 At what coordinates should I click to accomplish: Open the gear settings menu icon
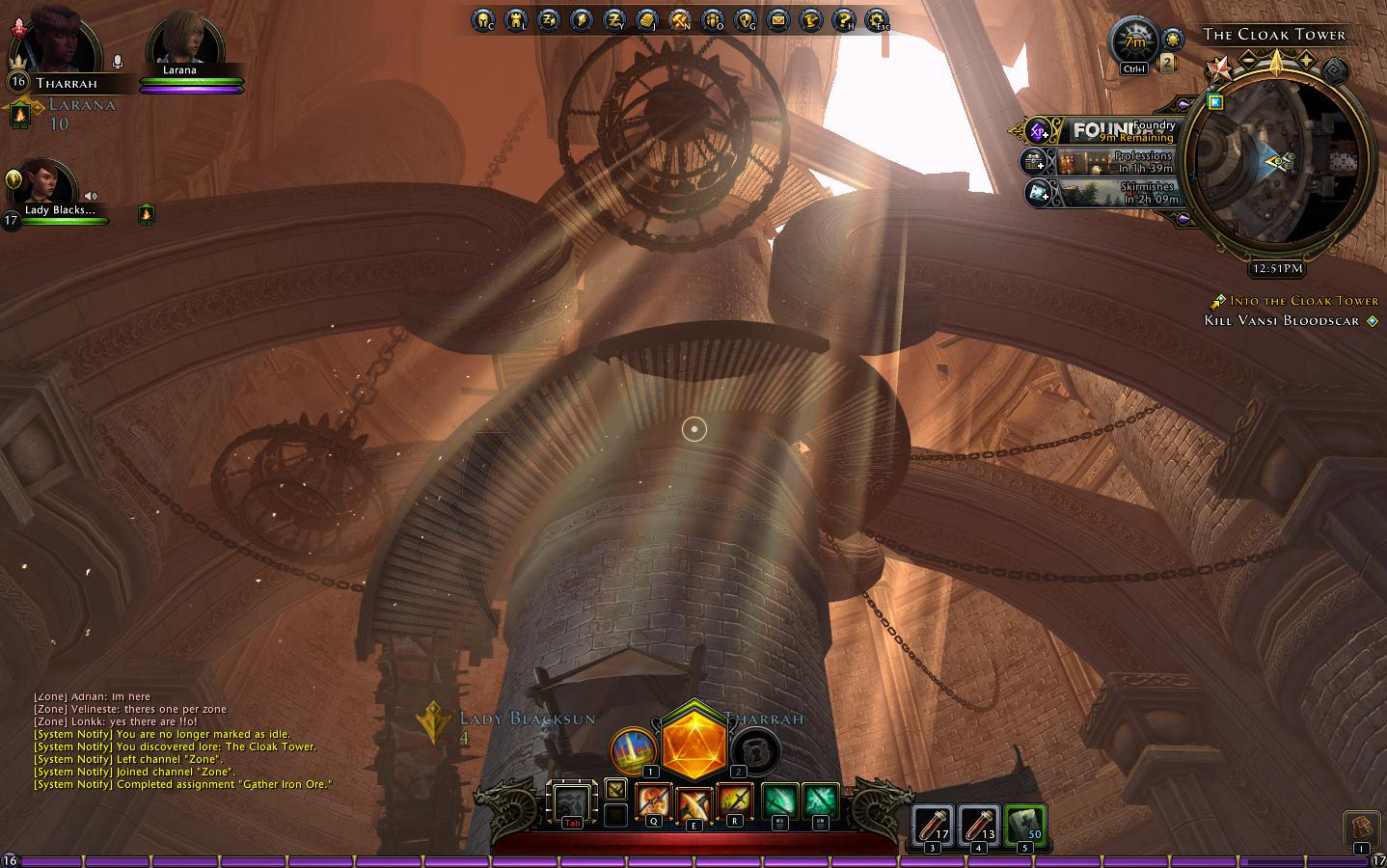point(876,19)
